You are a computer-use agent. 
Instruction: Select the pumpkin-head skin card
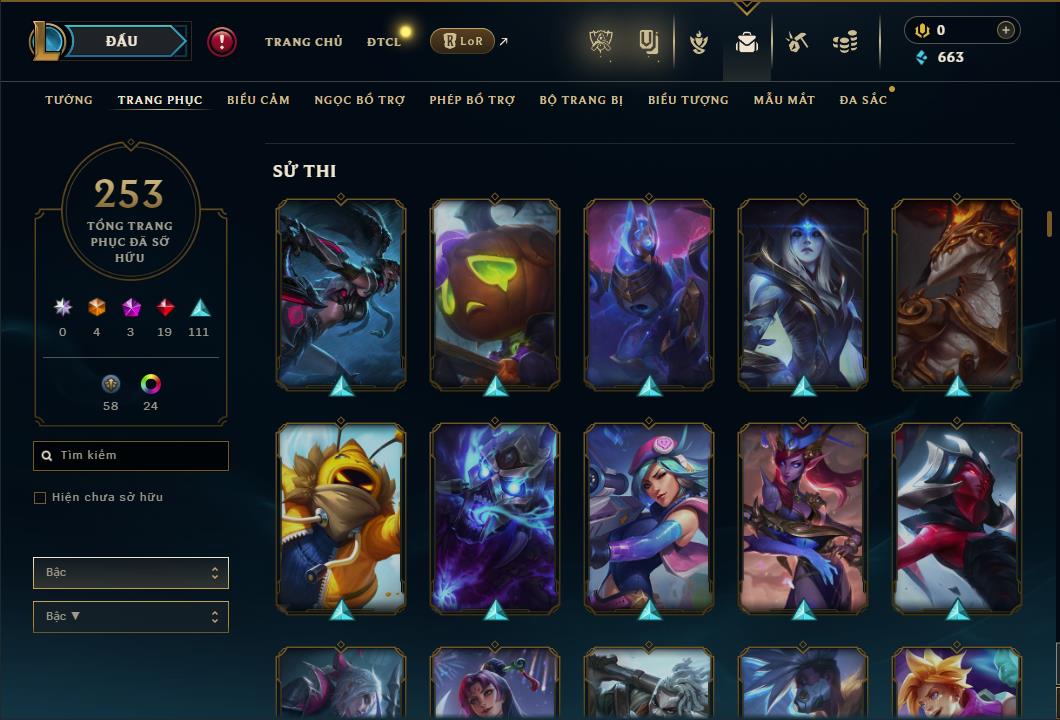[495, 294]
